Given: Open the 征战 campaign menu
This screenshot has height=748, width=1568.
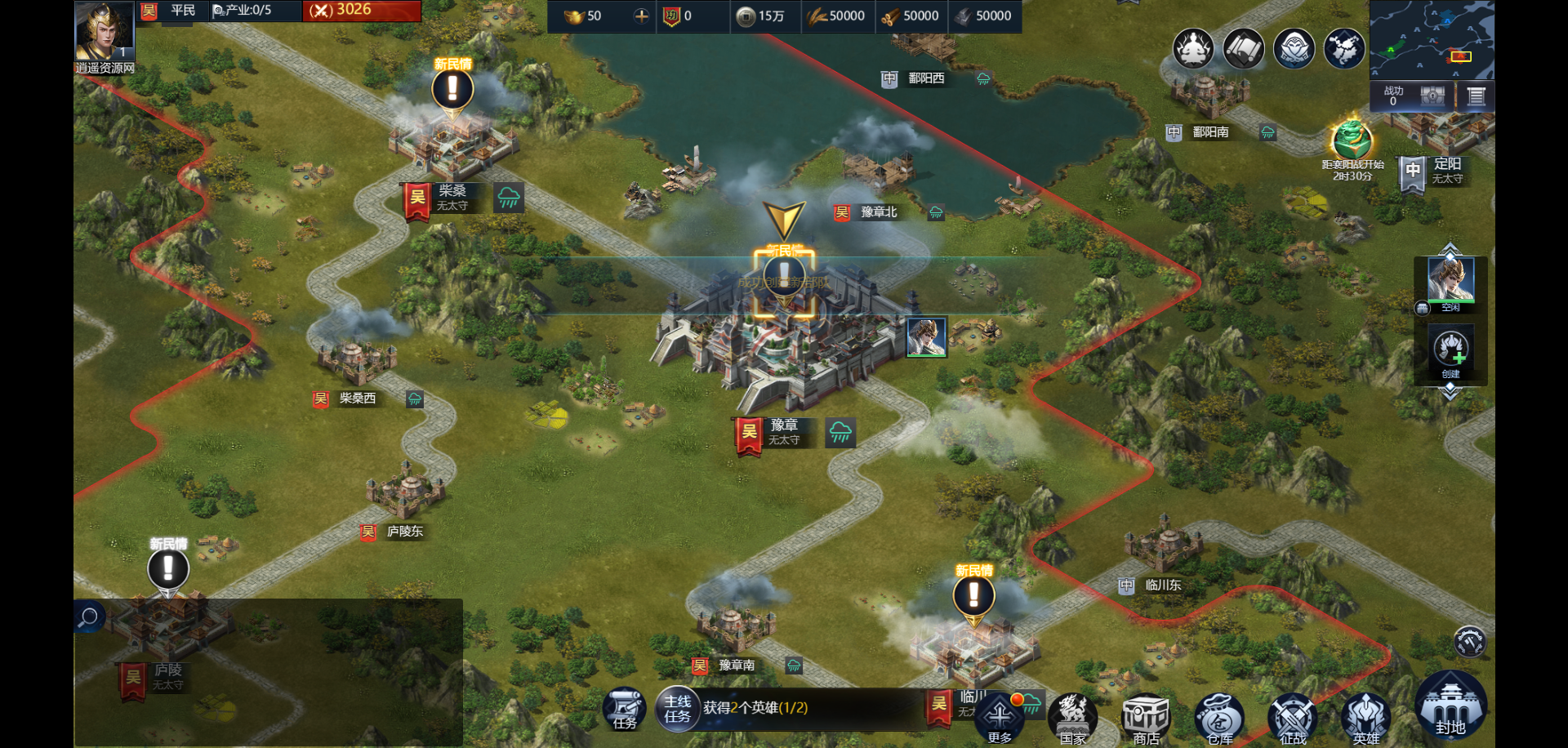Looking at the screenshot, I should (x=1293, y=719).
